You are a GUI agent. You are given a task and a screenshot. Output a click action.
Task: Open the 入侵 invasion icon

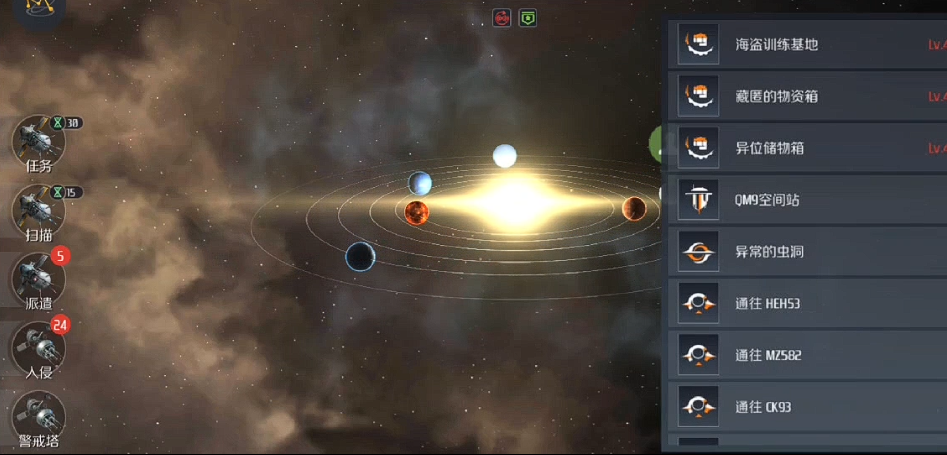click(x=38, y=348)
